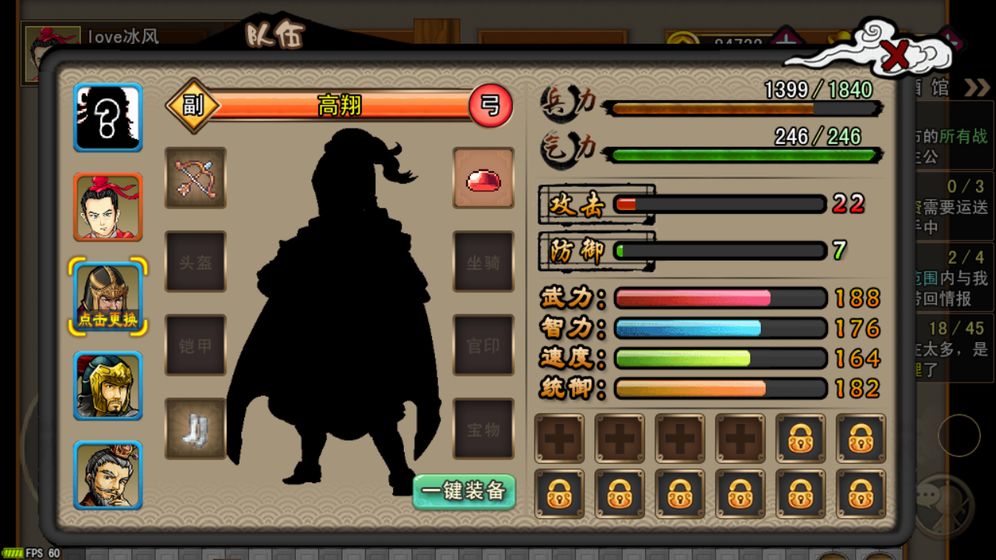
Task: Select the unknown silhouette hero portrait
Action: 108,117
